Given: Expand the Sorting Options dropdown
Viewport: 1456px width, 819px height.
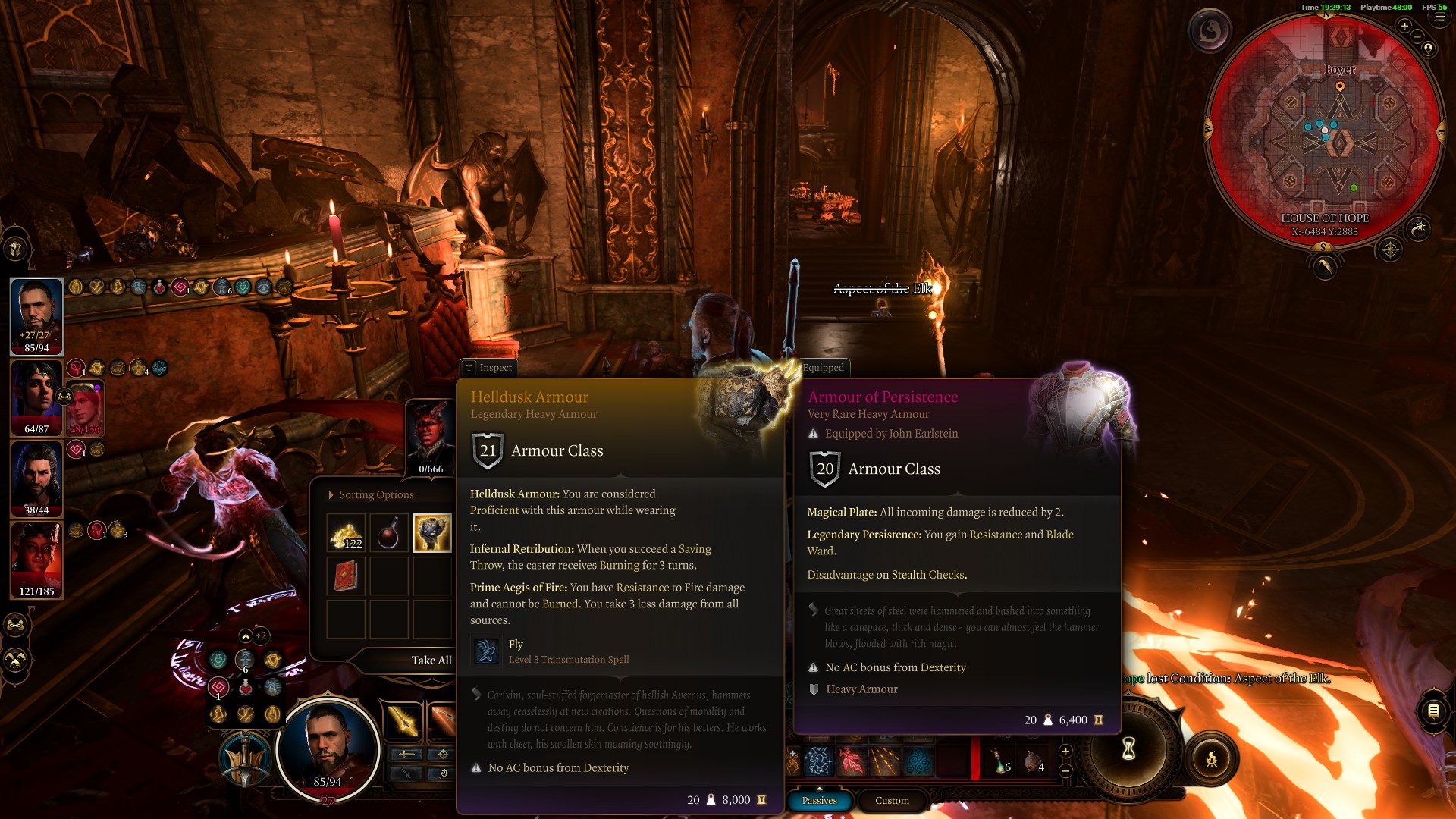Looking at the screenshot, I should pyautogui.click(x=370, y=494).
